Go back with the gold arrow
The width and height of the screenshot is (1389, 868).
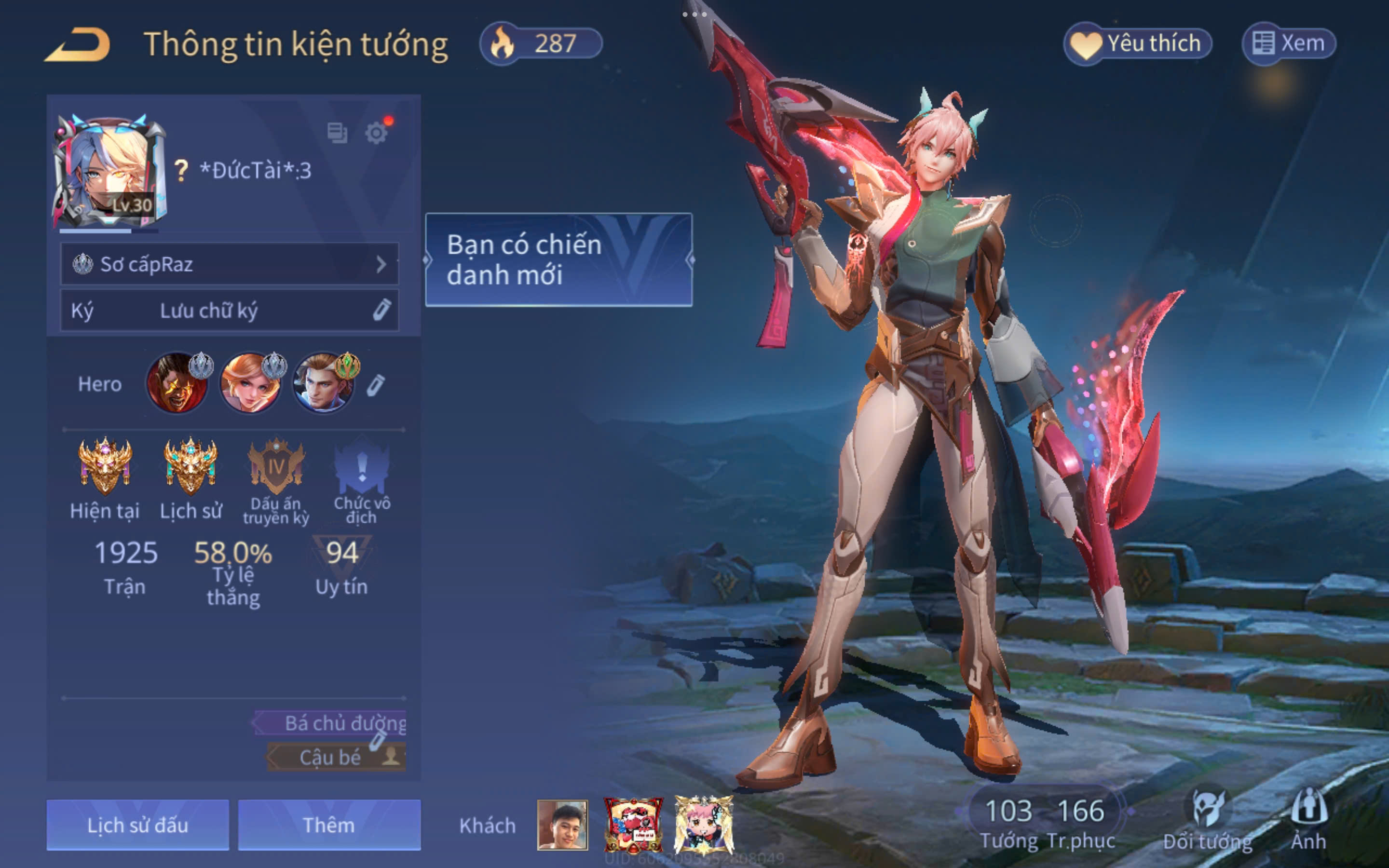point(79,44)
